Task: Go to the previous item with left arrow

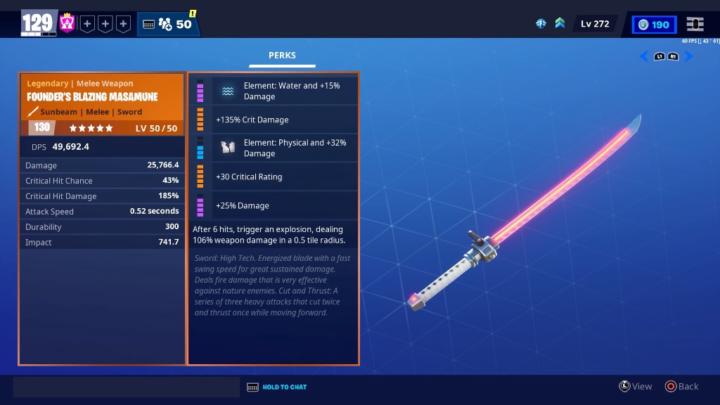Action: click(x=644, y=57)
